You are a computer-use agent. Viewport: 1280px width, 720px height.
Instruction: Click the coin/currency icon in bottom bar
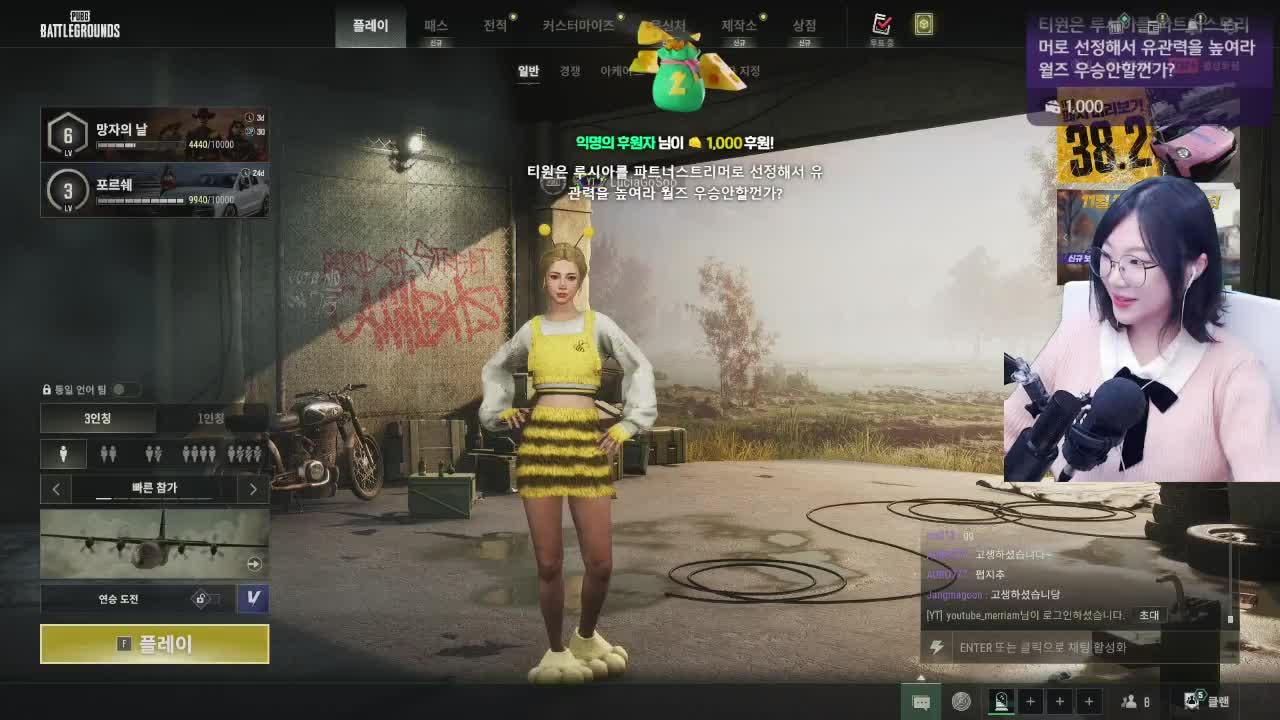pyautogui.click(x=961, y=701)
